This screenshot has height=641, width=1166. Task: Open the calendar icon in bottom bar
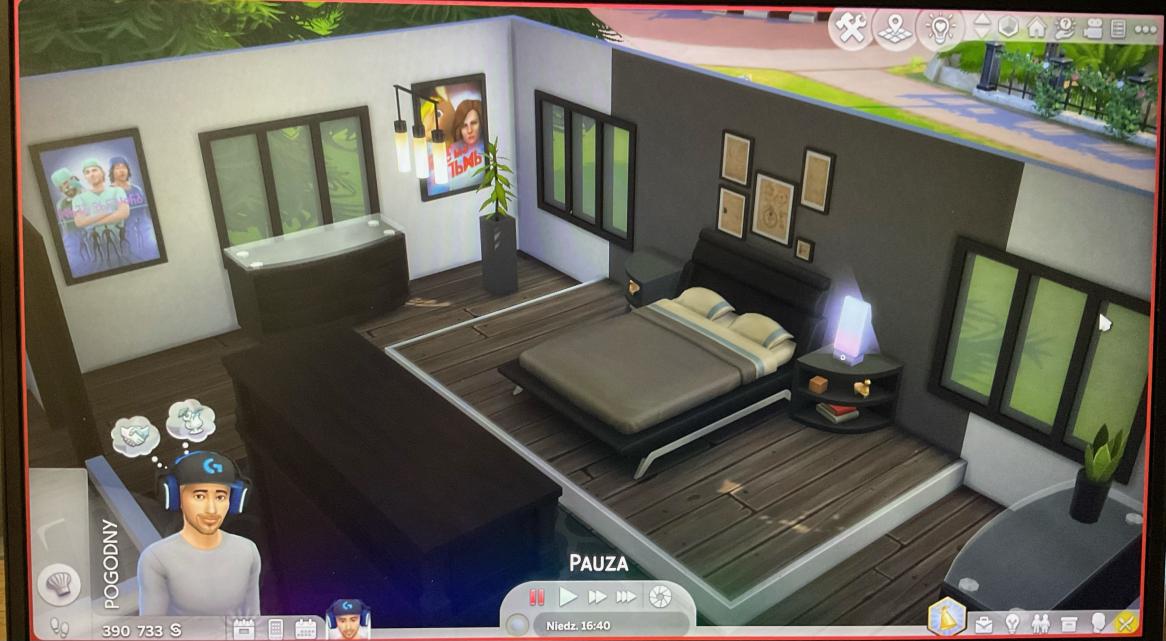click(x=305, y=629)
